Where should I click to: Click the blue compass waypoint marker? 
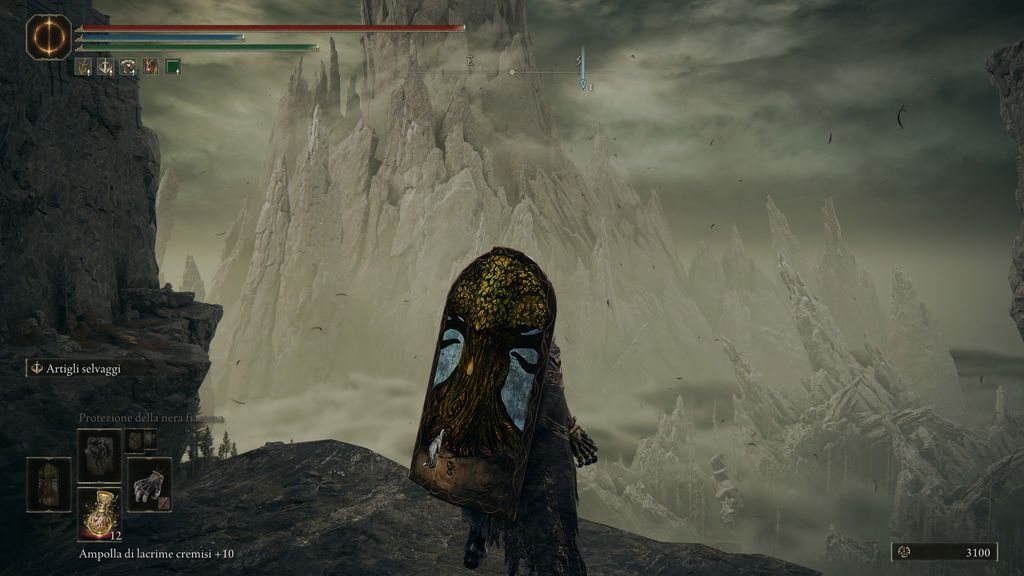click(x=583, y=84)
